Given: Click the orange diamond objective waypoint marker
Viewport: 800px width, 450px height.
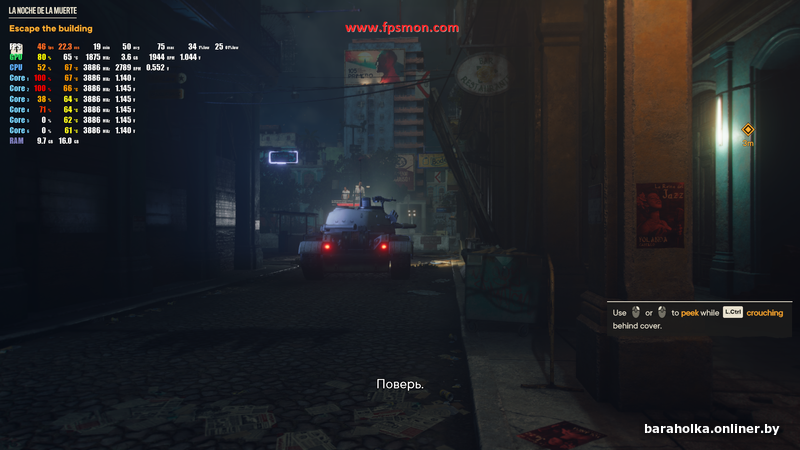Looking at the screenshot, I should coord(747,130).
